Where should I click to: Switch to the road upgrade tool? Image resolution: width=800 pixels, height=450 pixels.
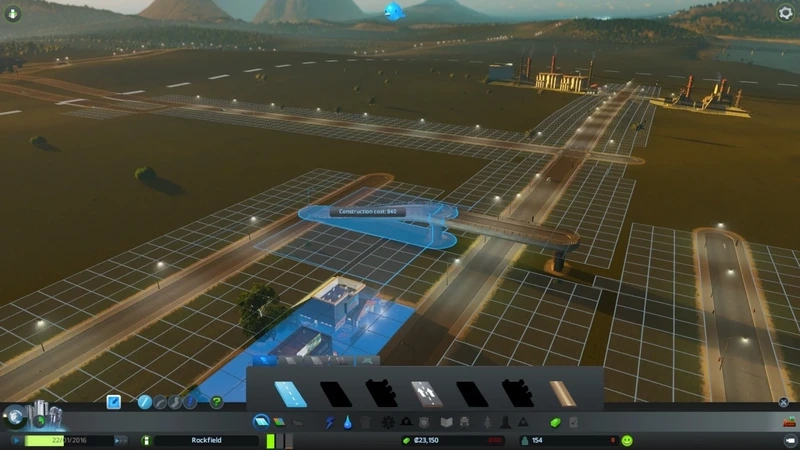[188, 402]
